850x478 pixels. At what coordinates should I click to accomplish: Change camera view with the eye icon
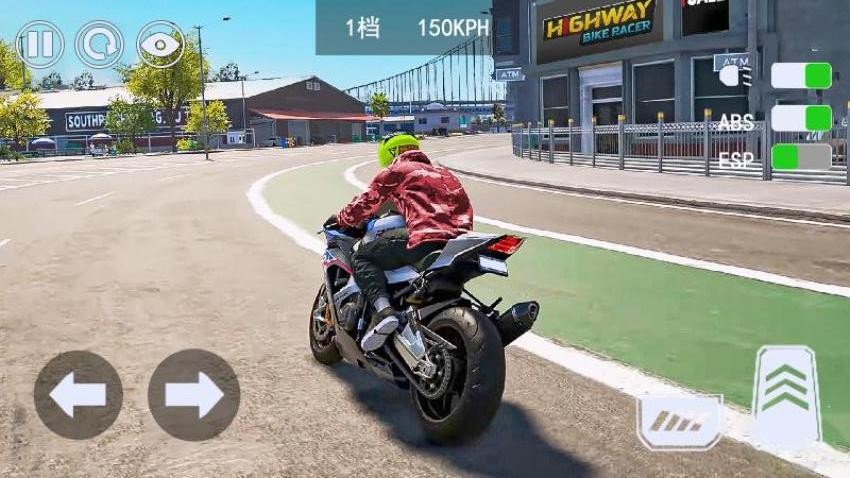[160, 45]
